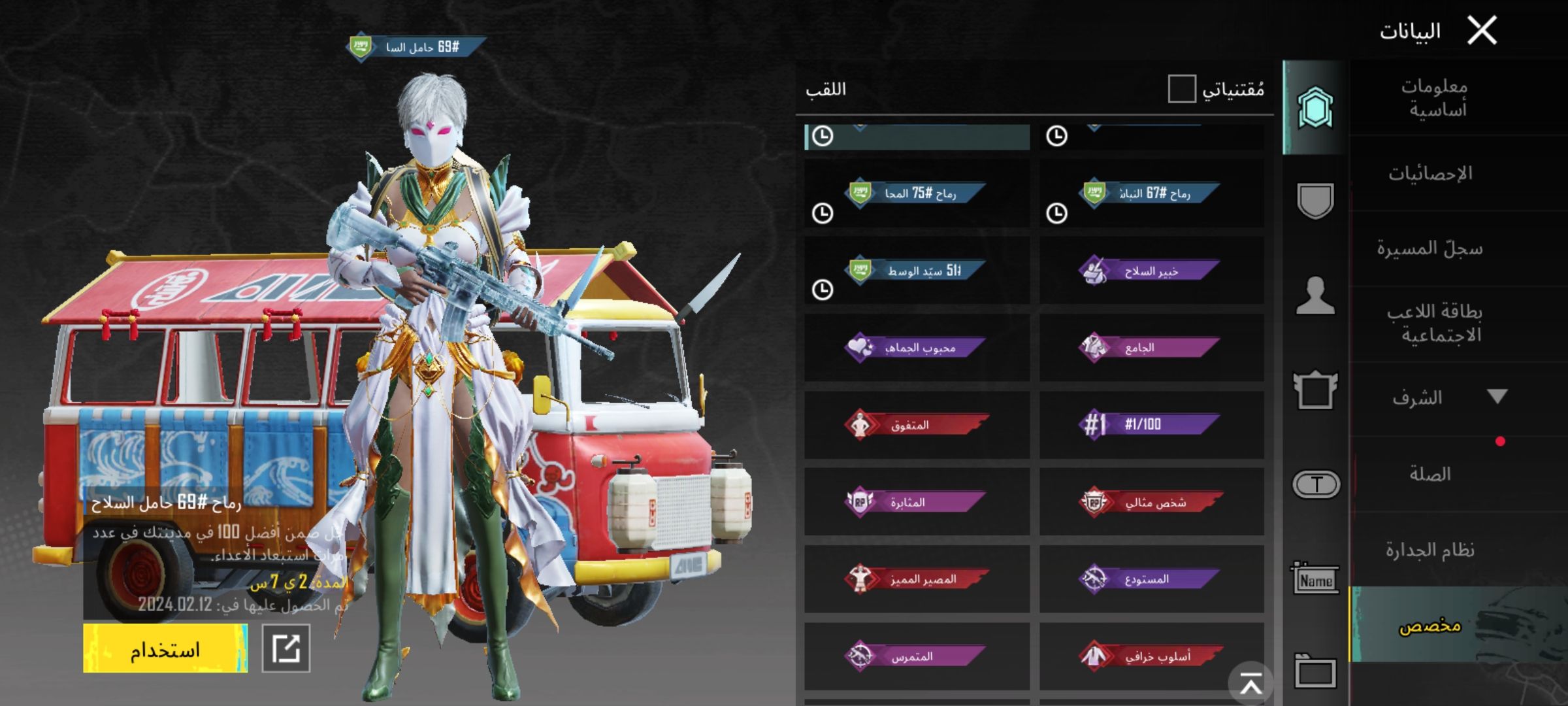Choose the شخص مثالي title
Screen dimensions: 1568x706
[1151, 502]
